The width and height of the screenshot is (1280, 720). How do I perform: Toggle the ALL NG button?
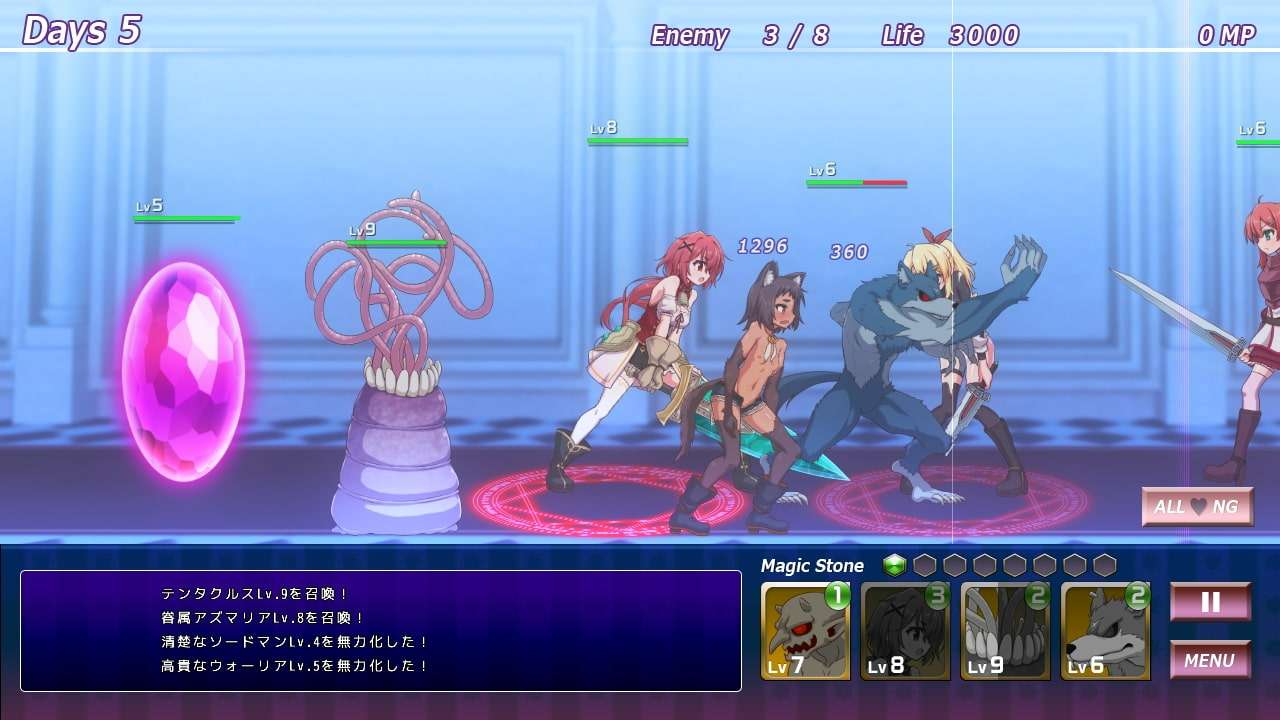1197,507
